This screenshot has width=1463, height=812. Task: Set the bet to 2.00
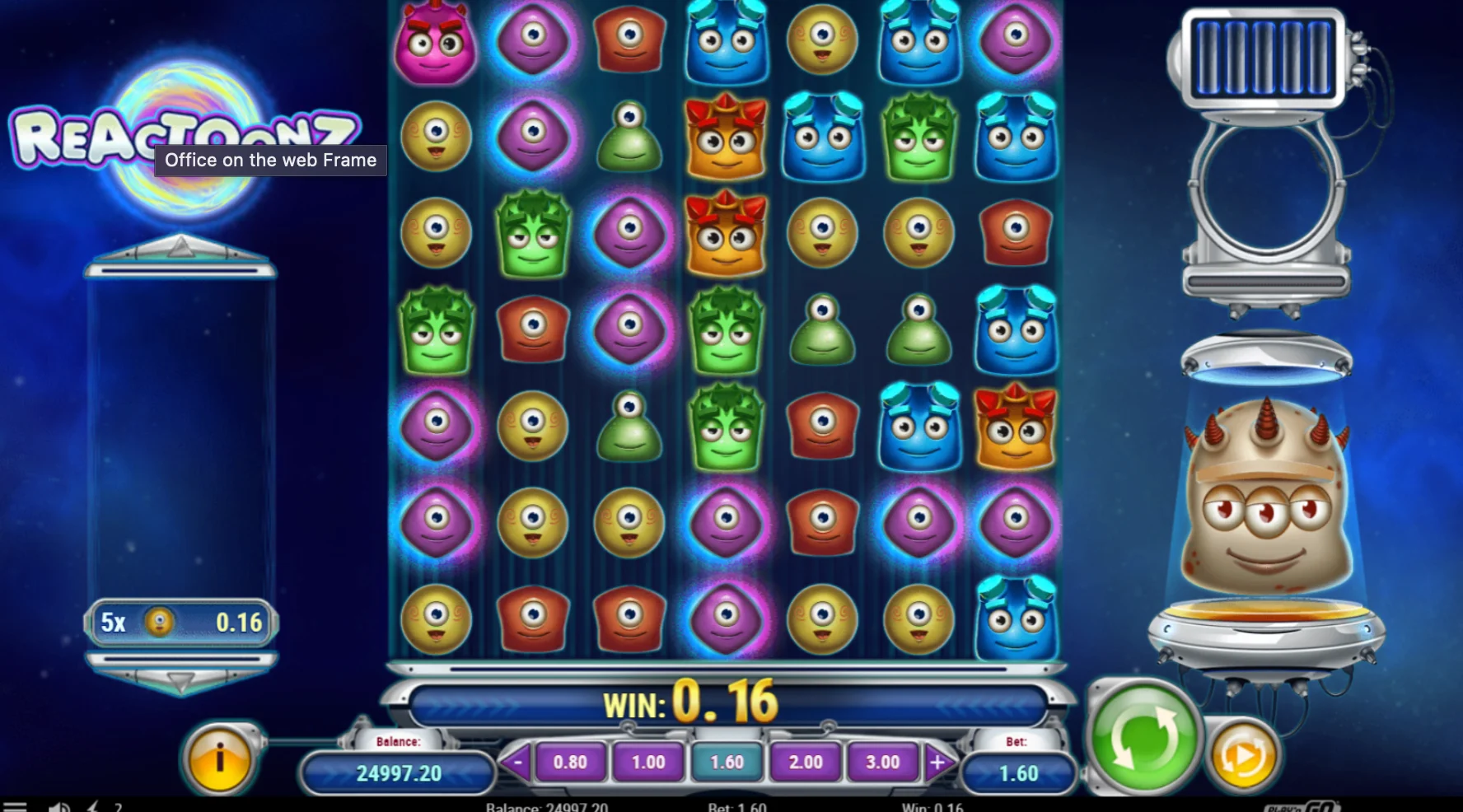tap(805, 763)
